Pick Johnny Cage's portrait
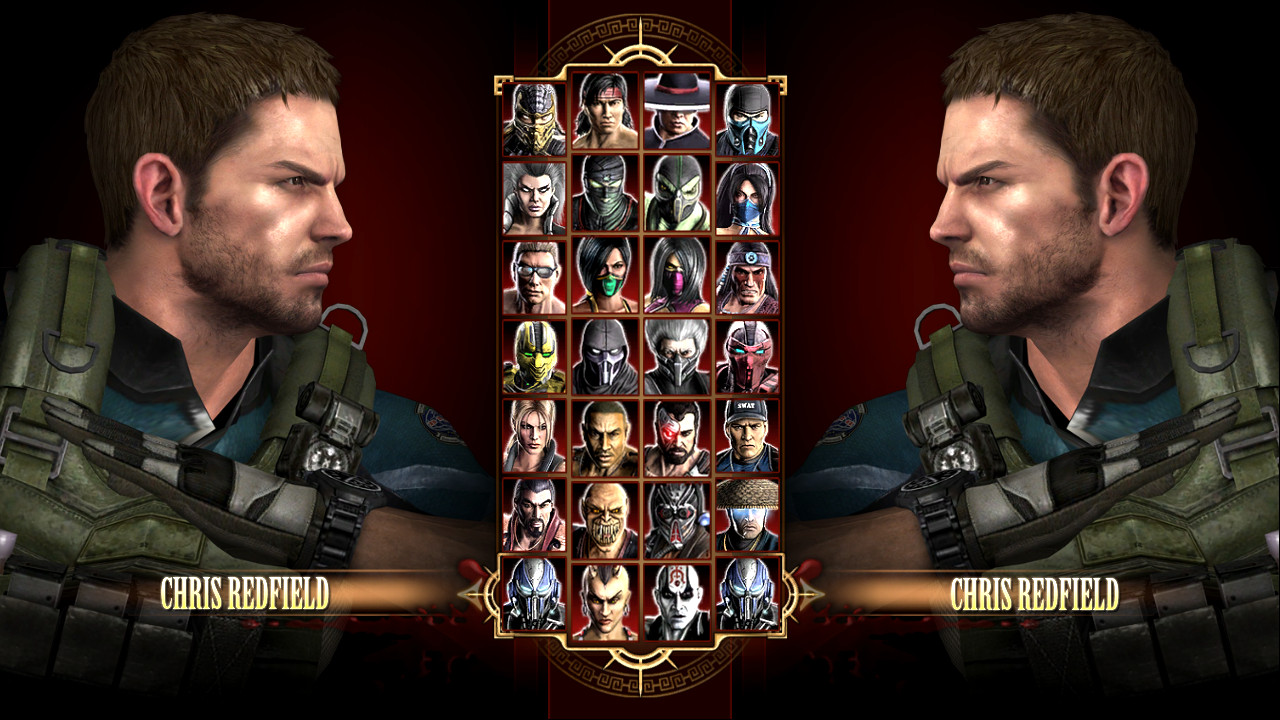Viewport: 1280px width, 720px height. coord(536,272)
